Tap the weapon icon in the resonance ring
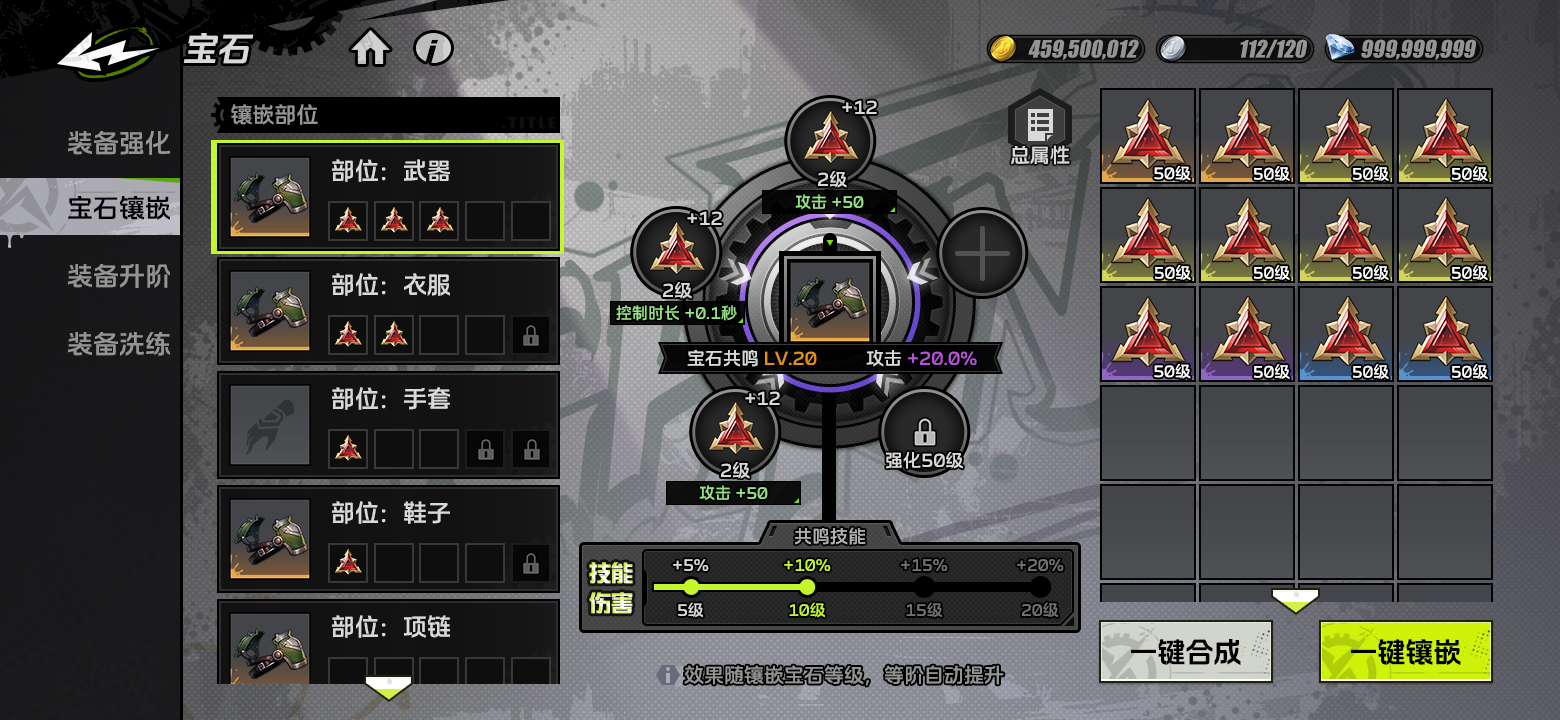The image size is (1560, 720). (830, 300)
